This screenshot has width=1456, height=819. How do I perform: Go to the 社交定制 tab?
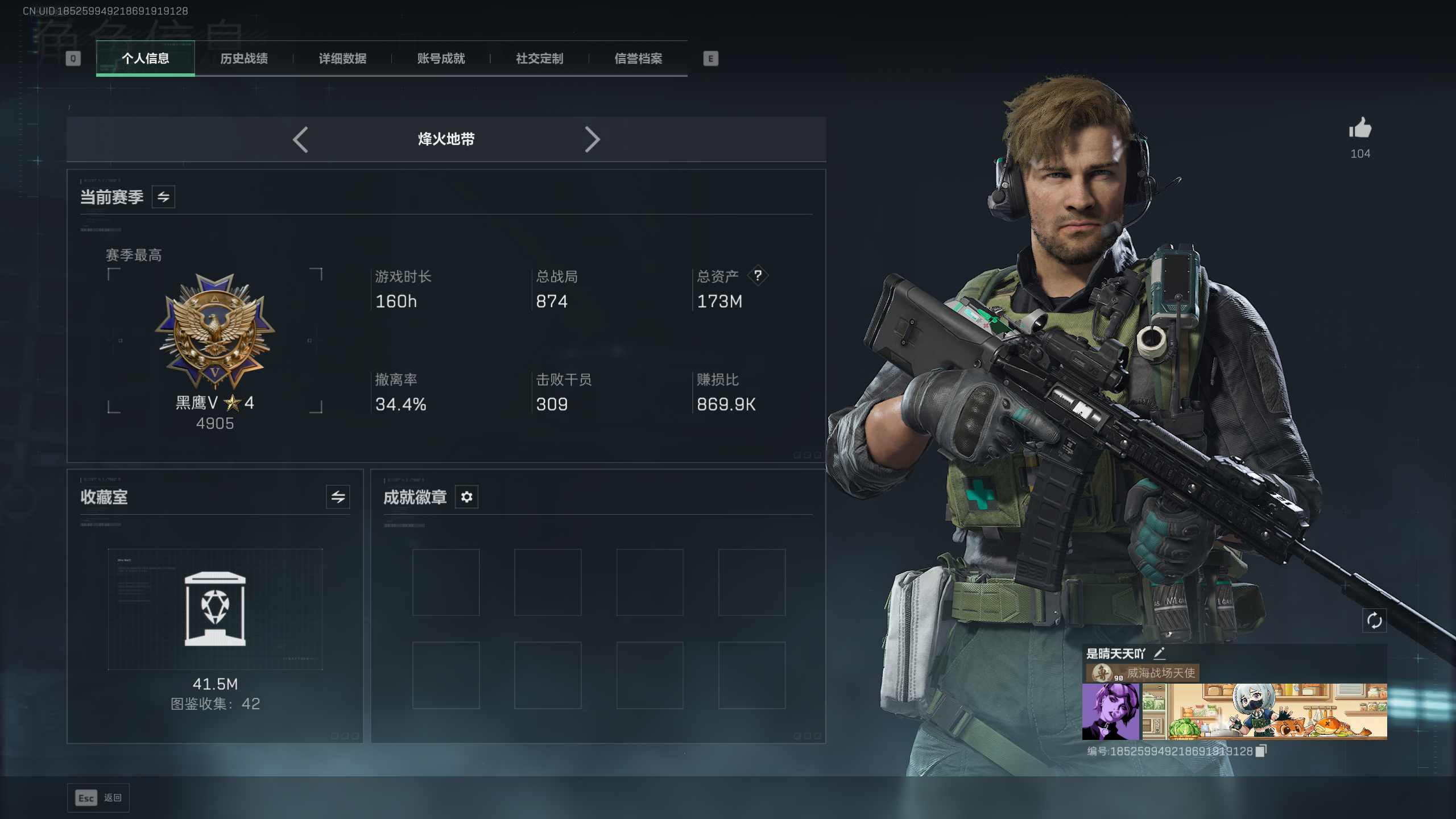539,59
